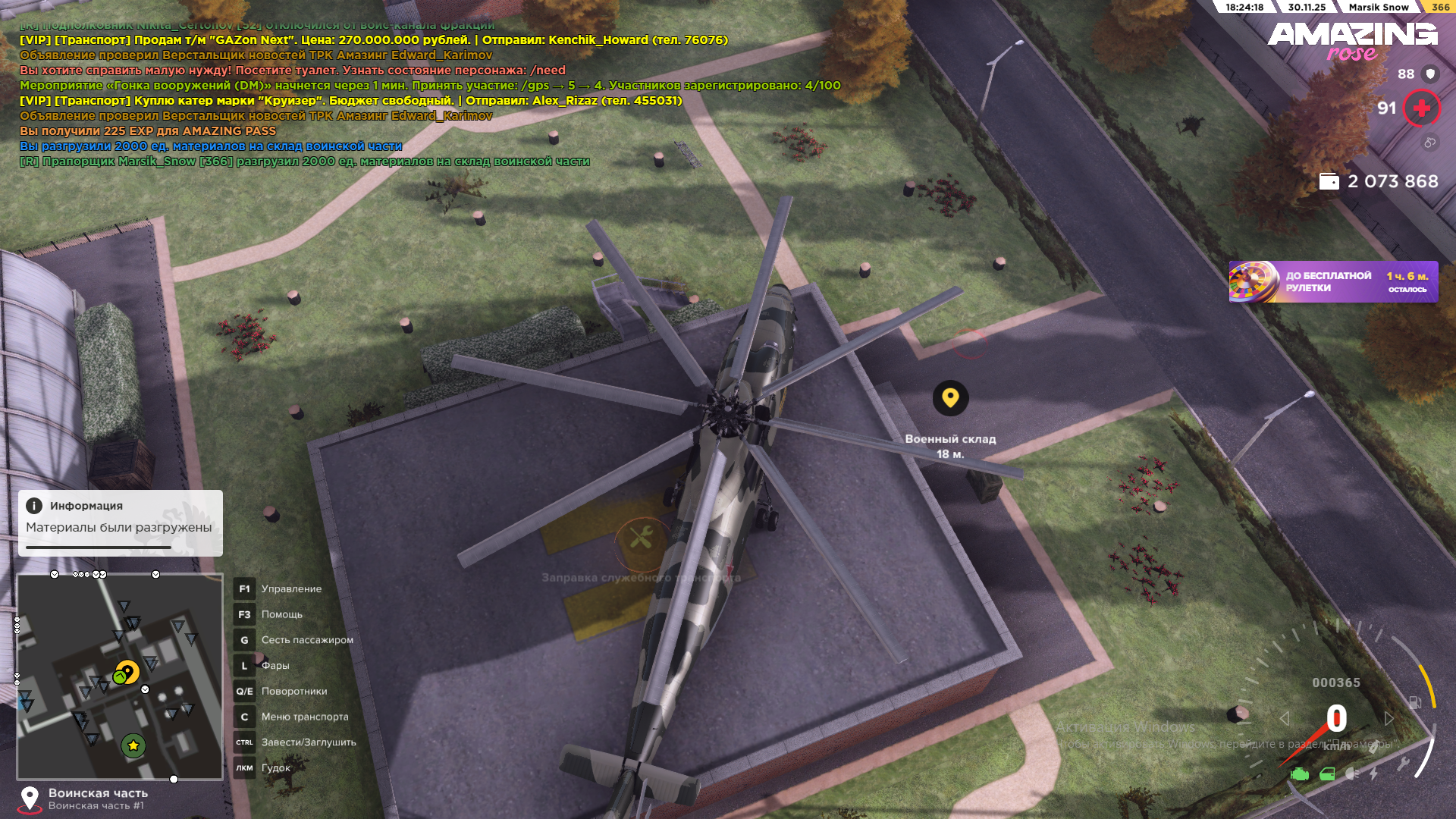
Task: Click the lightning bolt indicator on speedometer
Action: [1373, 773]
